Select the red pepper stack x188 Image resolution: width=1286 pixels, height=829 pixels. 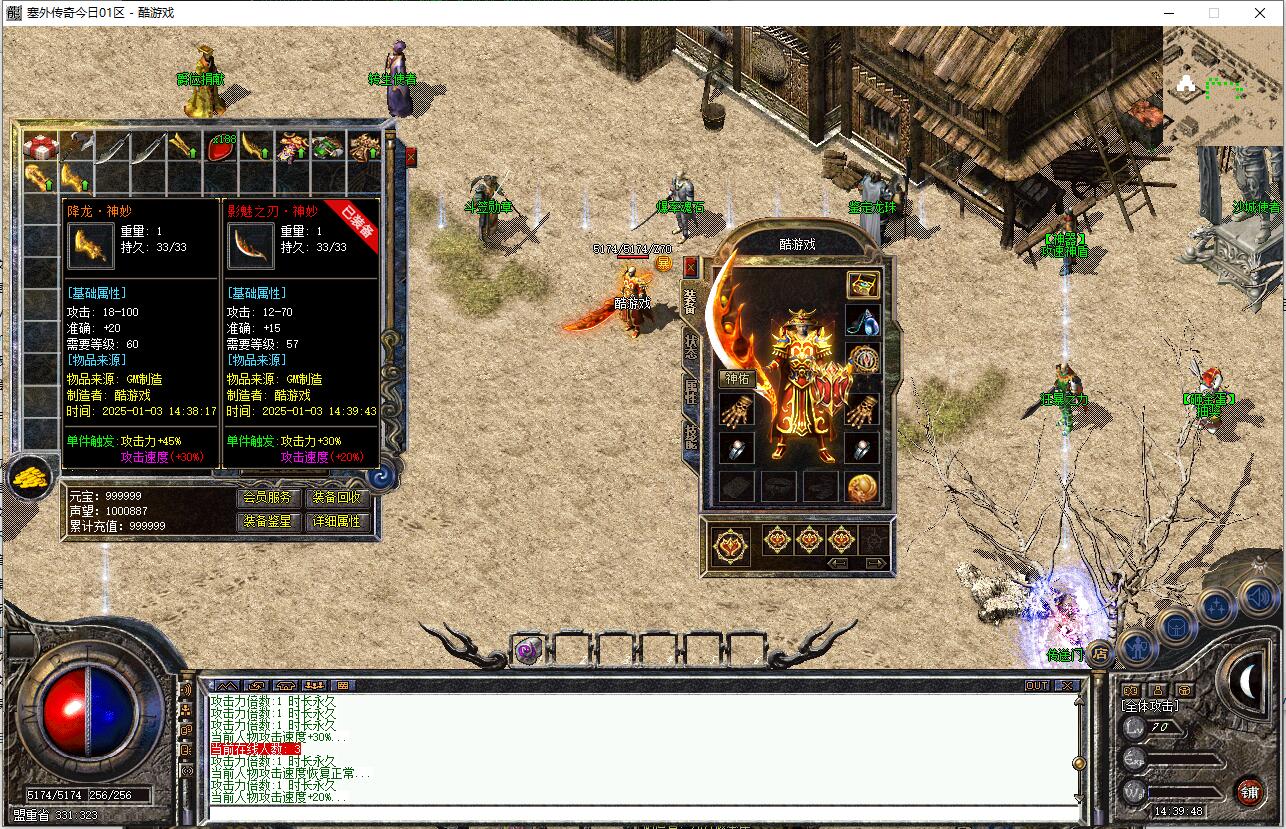[x=221, y=147]
